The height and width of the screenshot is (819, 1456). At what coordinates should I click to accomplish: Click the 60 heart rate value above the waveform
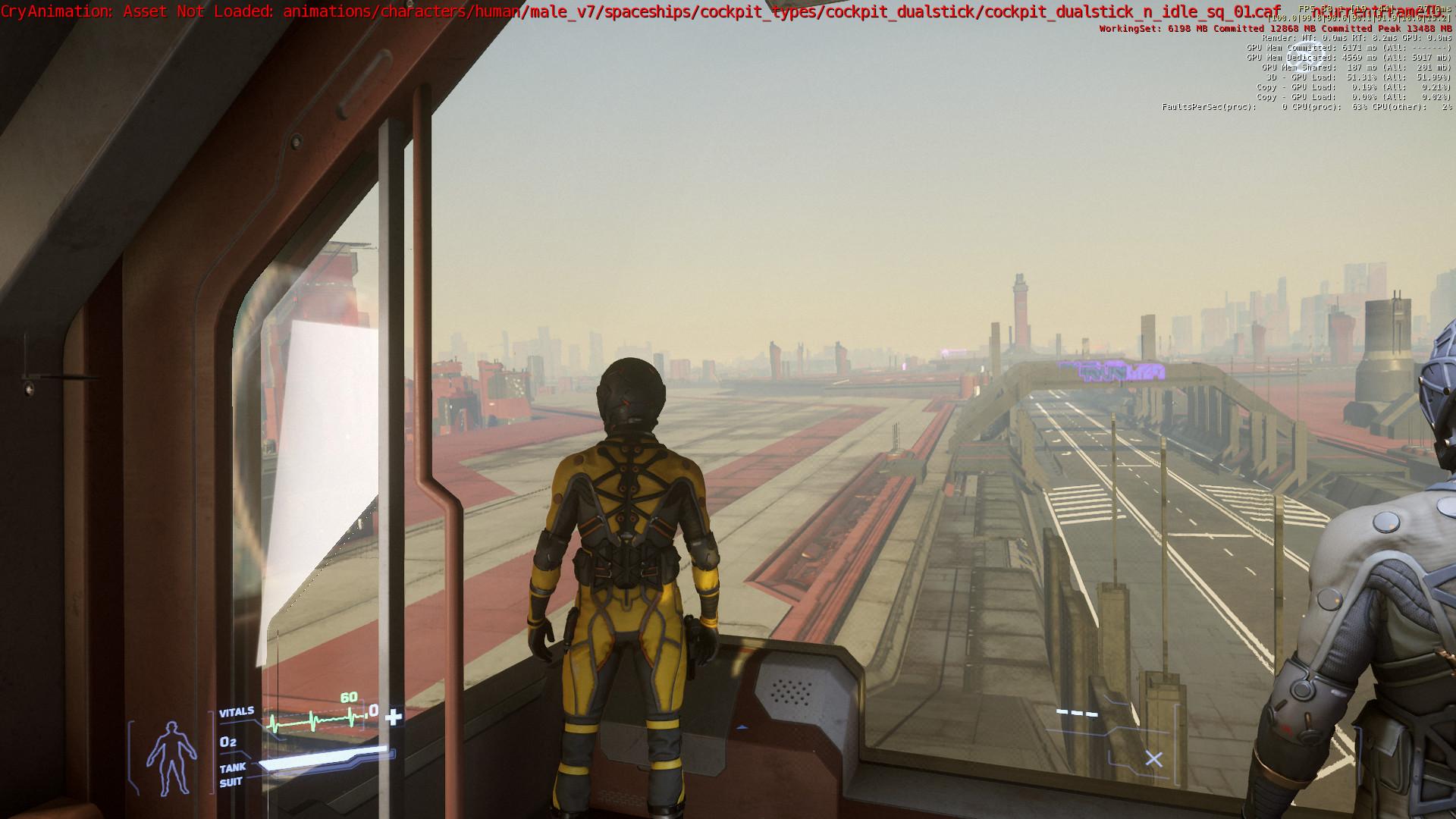point(350,697)
